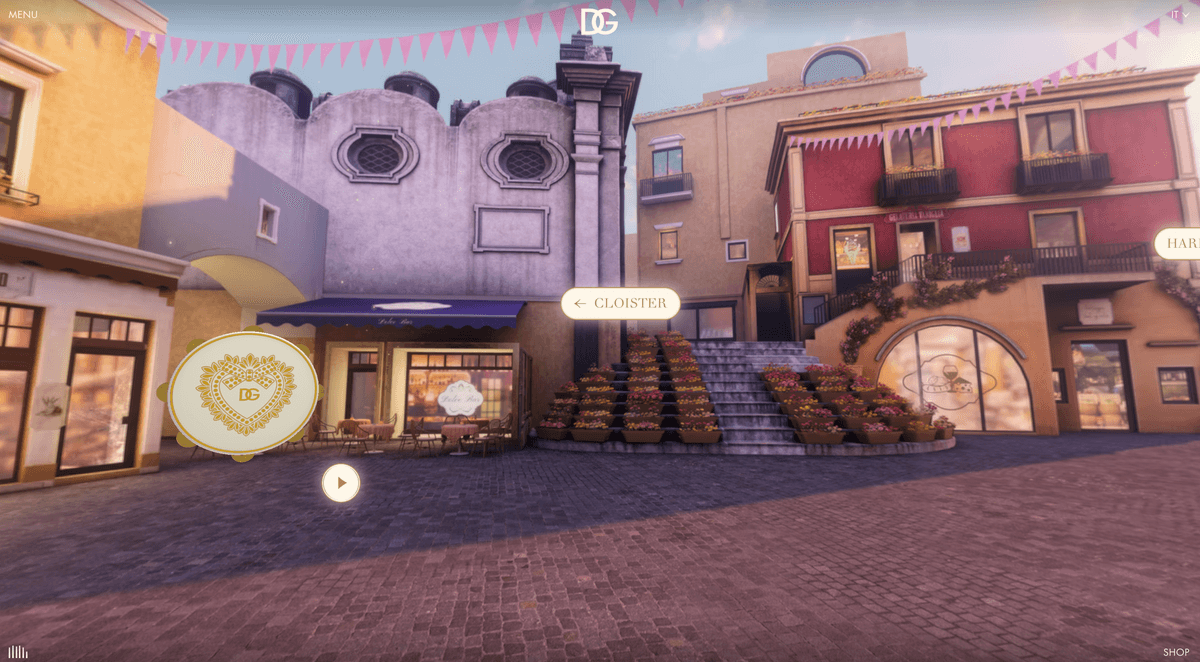Toggle sound using the audio bars icon
The height and width of the screenshot is (662, 1200).
[x=18, y=652]
